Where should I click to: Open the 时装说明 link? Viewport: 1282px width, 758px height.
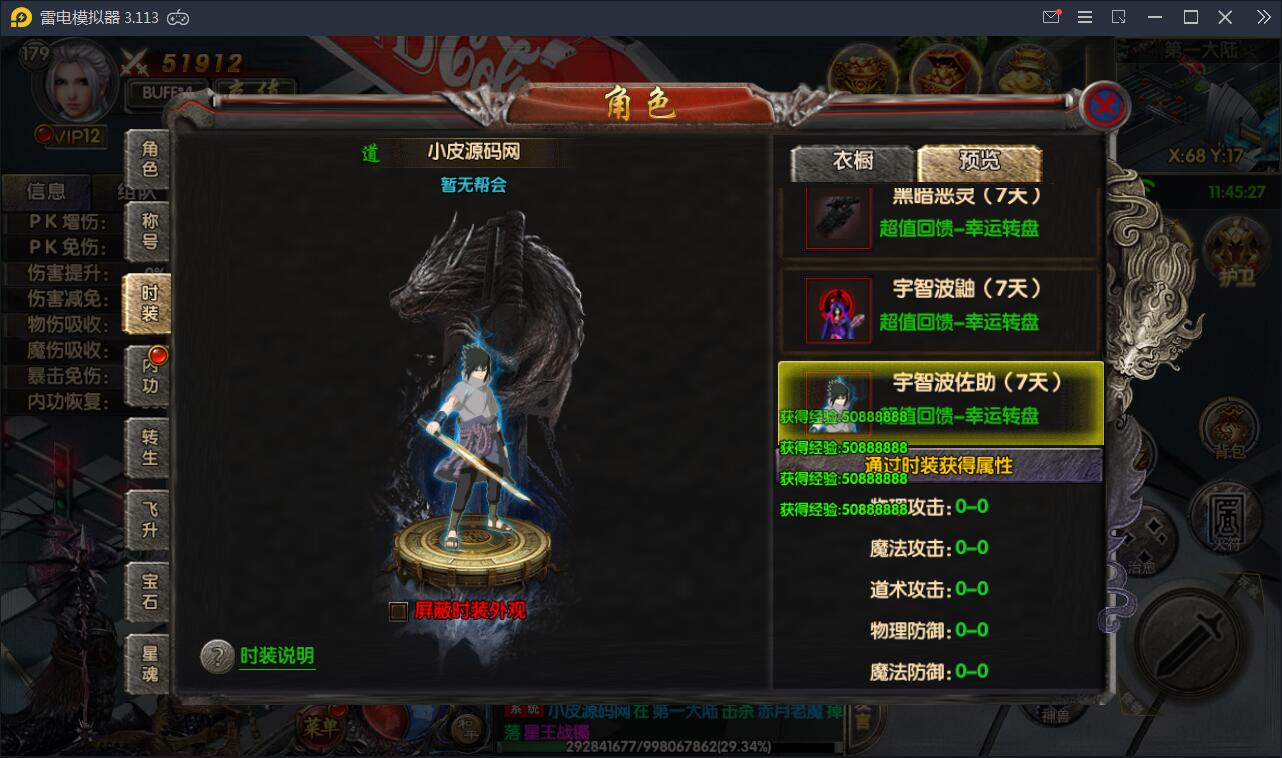click(275, 658)
